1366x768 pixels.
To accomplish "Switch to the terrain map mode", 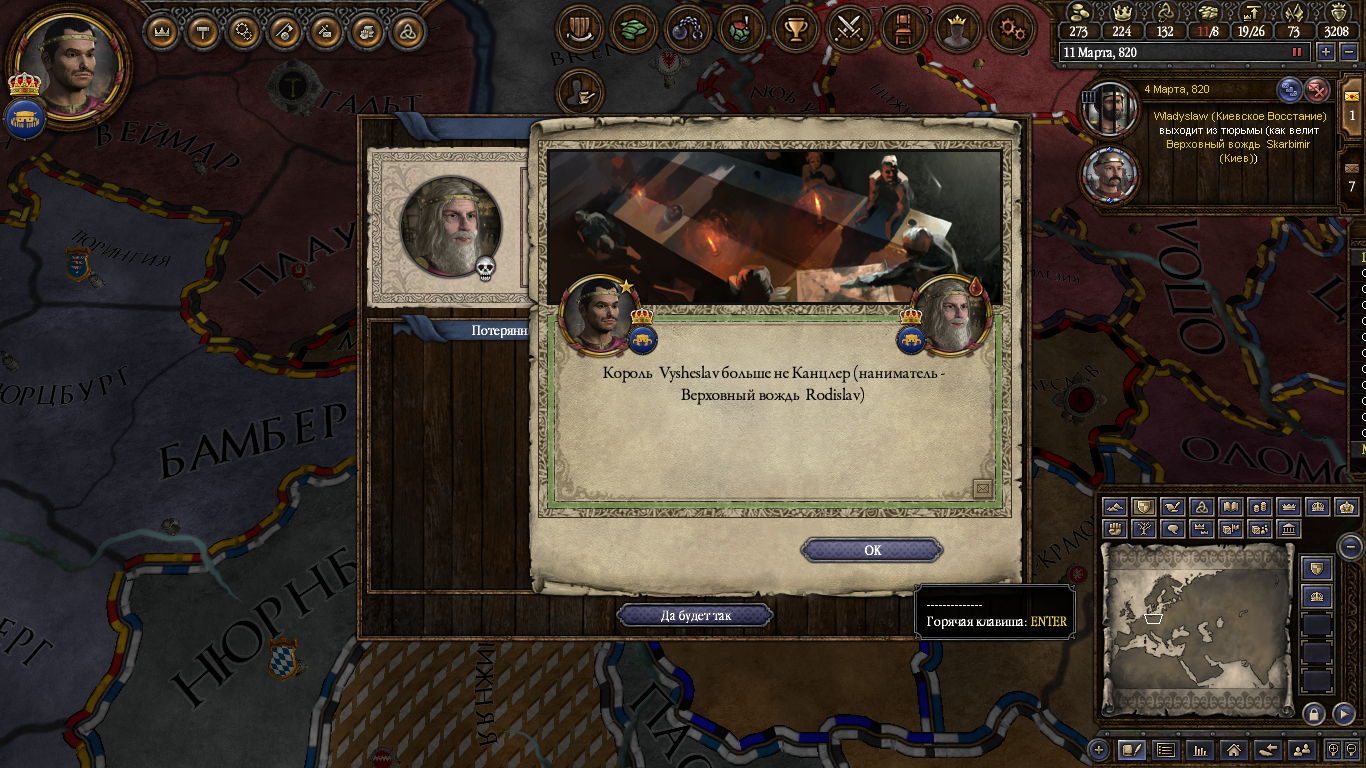I will pyautogui.click(x=1115, y=508).
